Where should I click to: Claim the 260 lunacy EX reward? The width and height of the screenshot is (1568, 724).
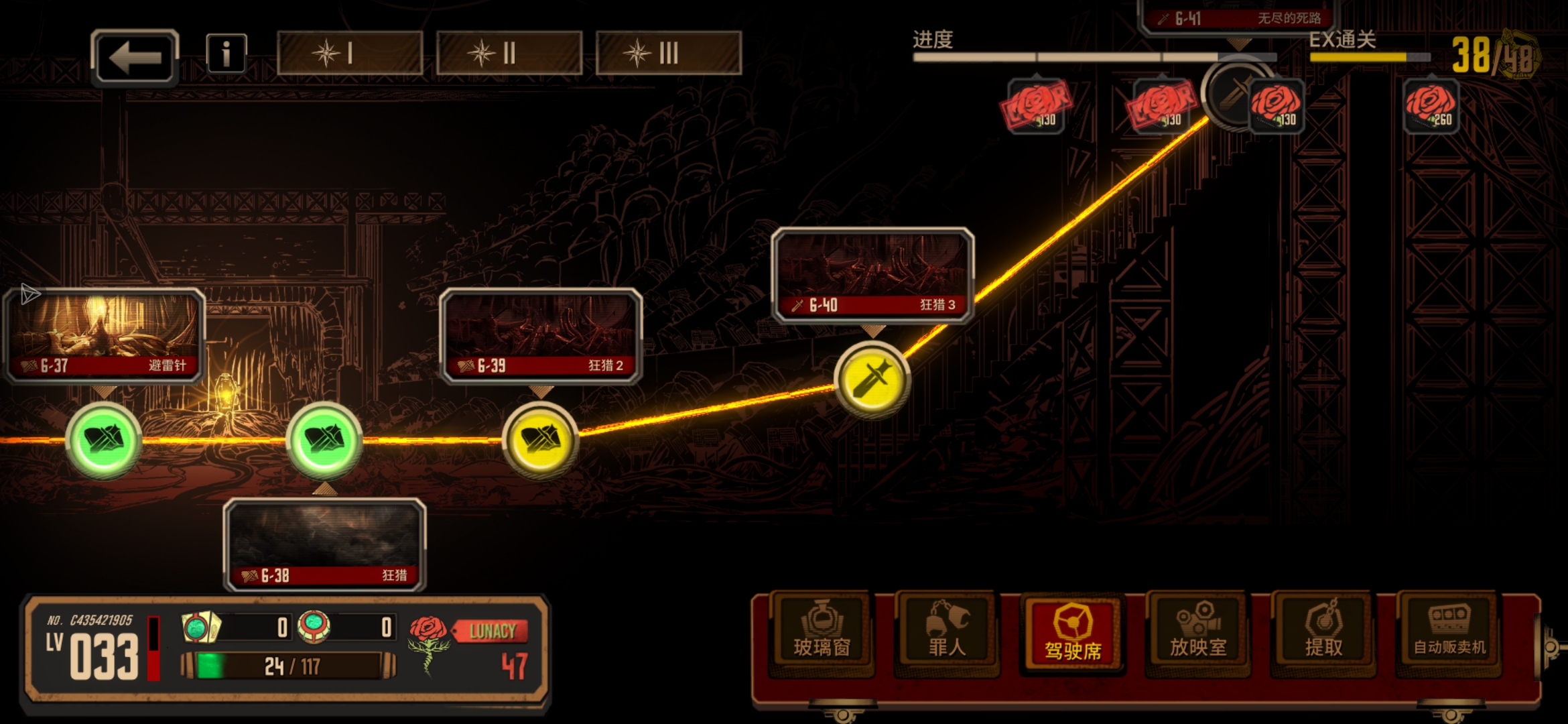pos(1430,107)
